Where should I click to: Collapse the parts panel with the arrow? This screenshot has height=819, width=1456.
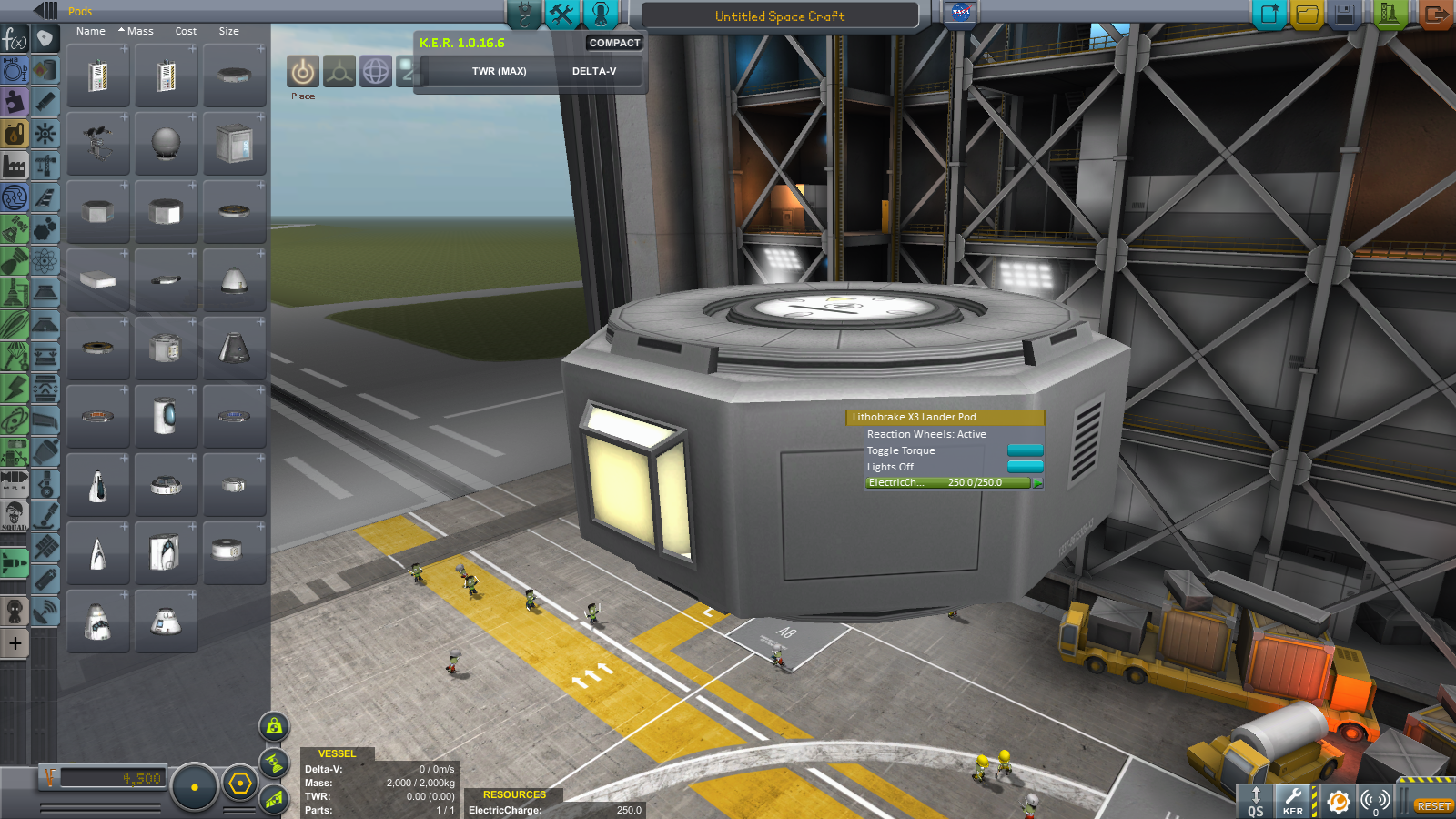[x=45, y=11]
